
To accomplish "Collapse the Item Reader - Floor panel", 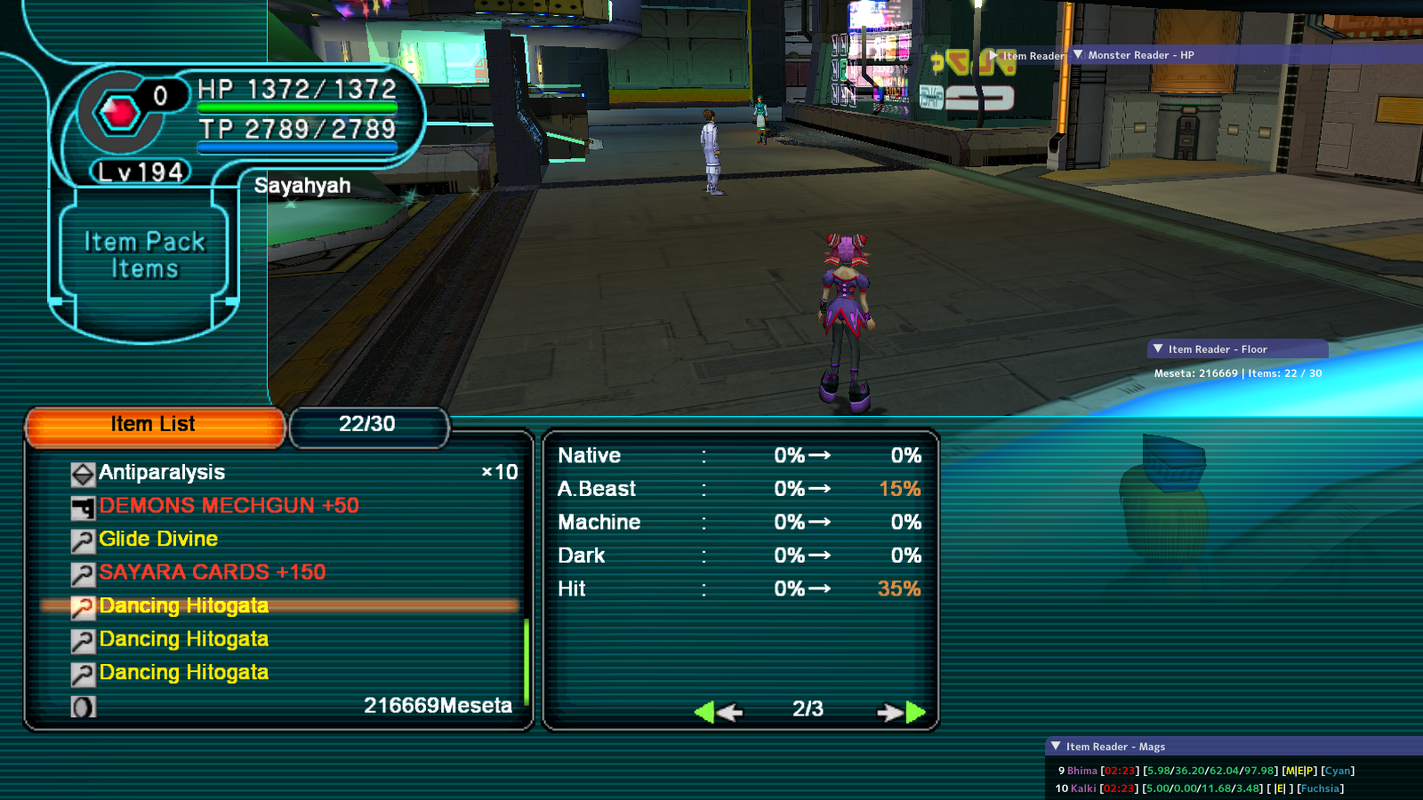I will pyautogui.click(x=1158, y=348).
